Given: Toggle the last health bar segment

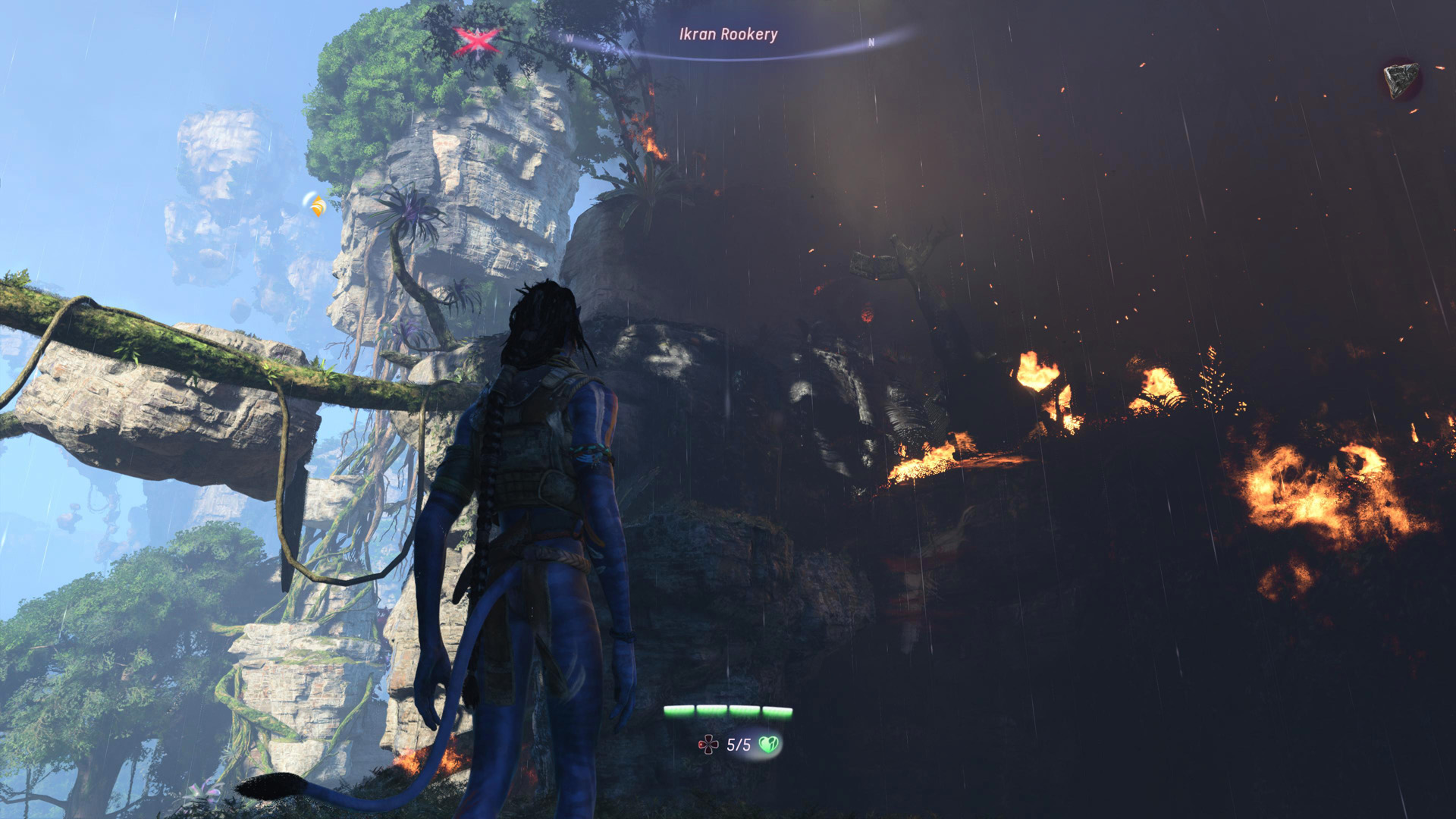Looking at the screenshot, I should point(778,711).
